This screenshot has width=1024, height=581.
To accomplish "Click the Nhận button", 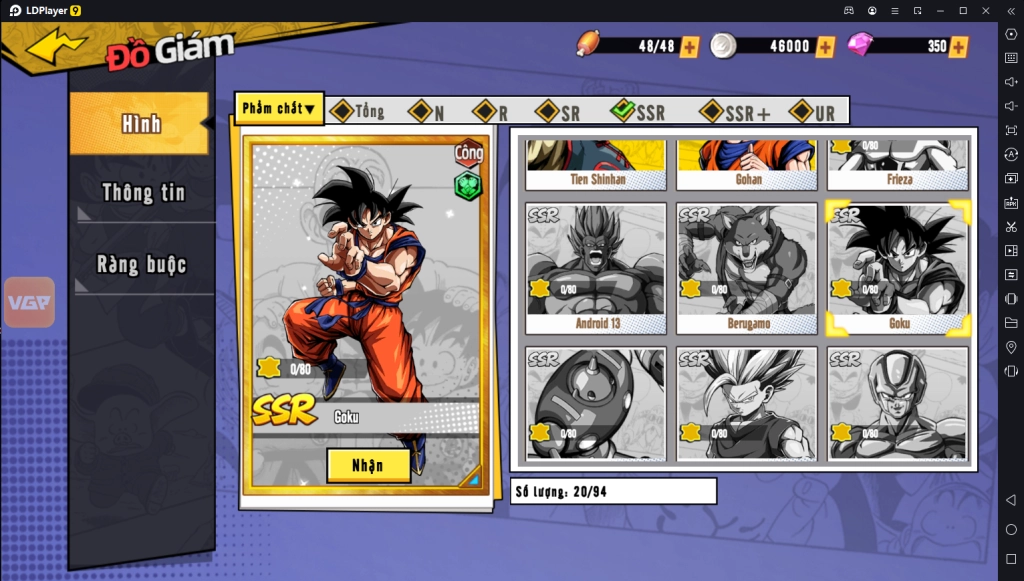I will 368,465.
